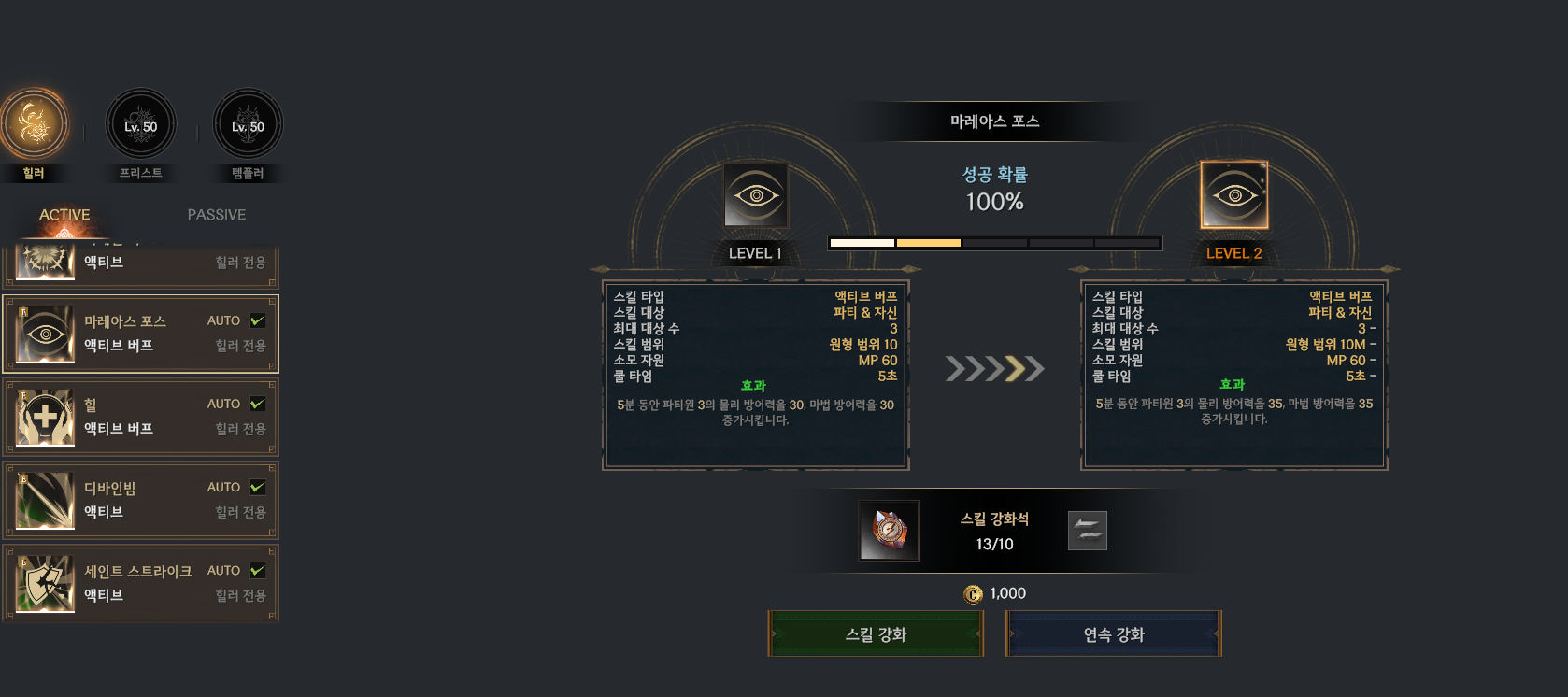Toggle AUTO checkbox for 마레아스 포스

pyautogui.click(x=258, y=320)
